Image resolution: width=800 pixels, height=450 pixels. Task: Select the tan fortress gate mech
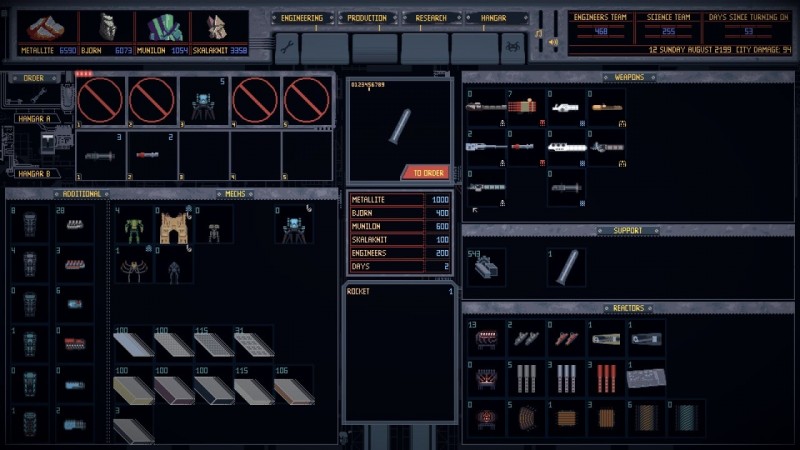[172, 228]
